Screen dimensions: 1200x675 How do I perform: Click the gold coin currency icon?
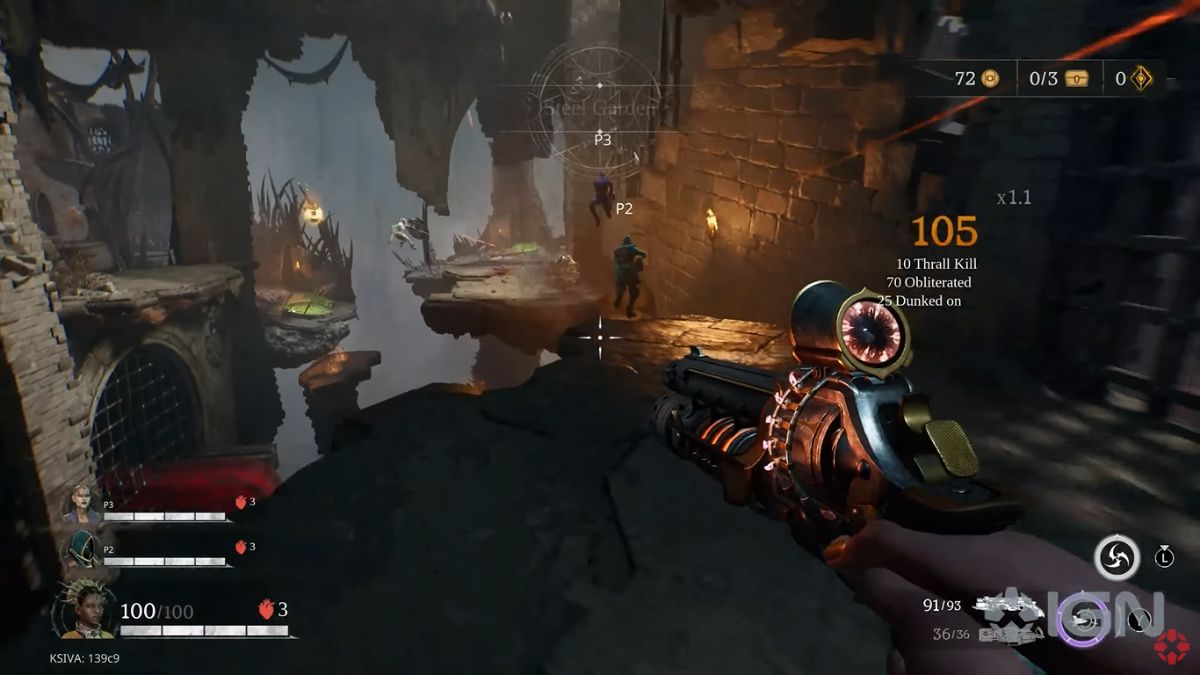click(x=990, y=78)
